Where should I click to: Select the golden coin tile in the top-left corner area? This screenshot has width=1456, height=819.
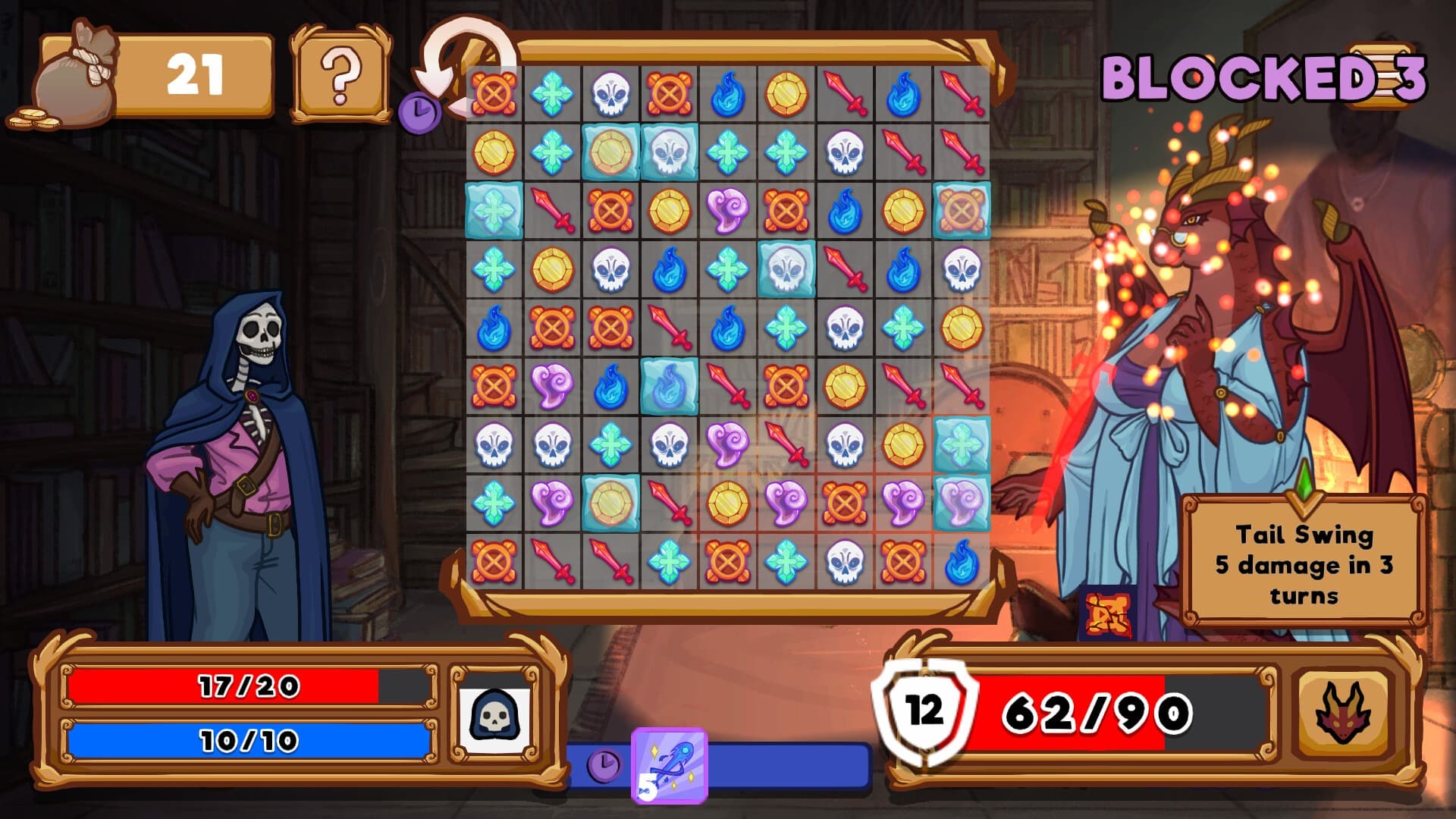click(x=493, y=152)
